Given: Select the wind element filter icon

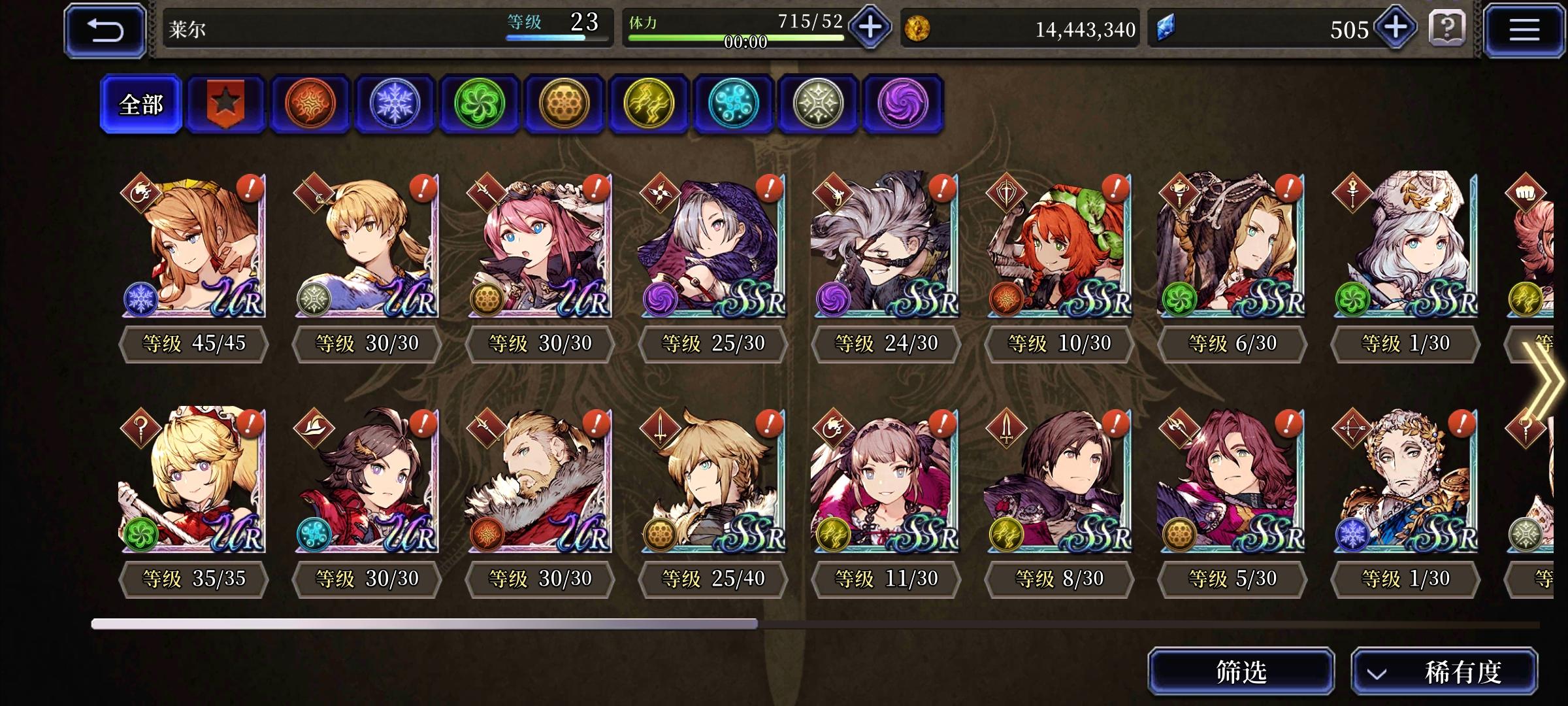Looking at the screenshot, I should pyautogui.click(x=479, y=105).
